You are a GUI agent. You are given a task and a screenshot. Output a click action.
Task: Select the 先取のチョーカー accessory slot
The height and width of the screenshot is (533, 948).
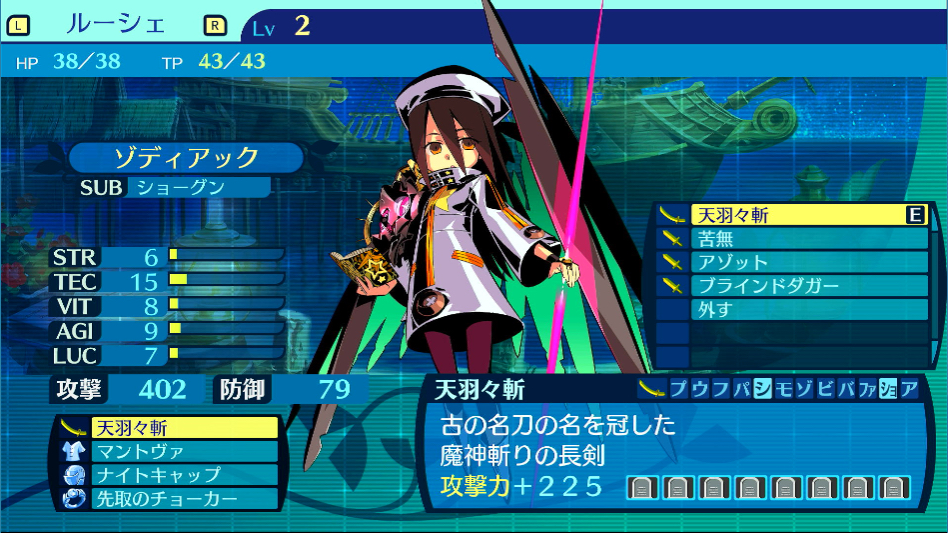click(168, 498)
